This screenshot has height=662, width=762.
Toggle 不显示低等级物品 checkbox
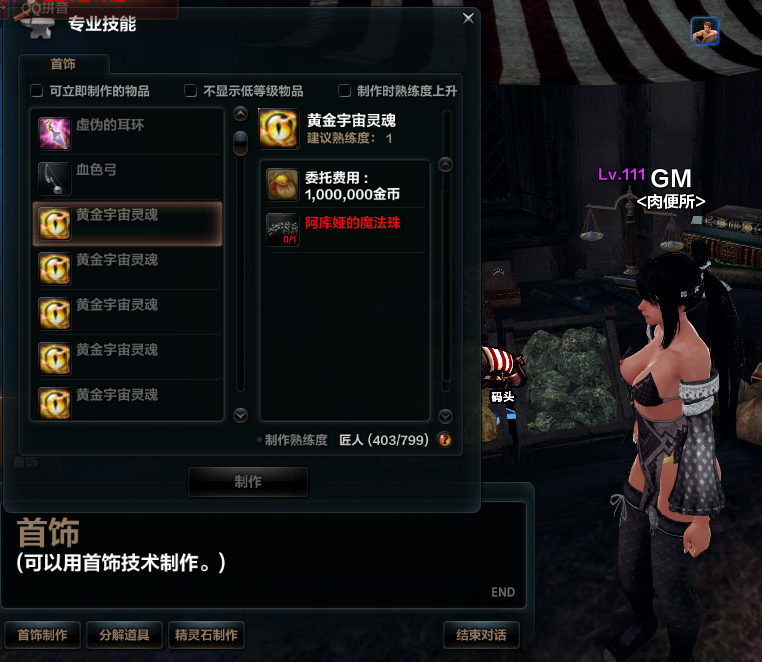pyautogui.click(x=191, y=91)
